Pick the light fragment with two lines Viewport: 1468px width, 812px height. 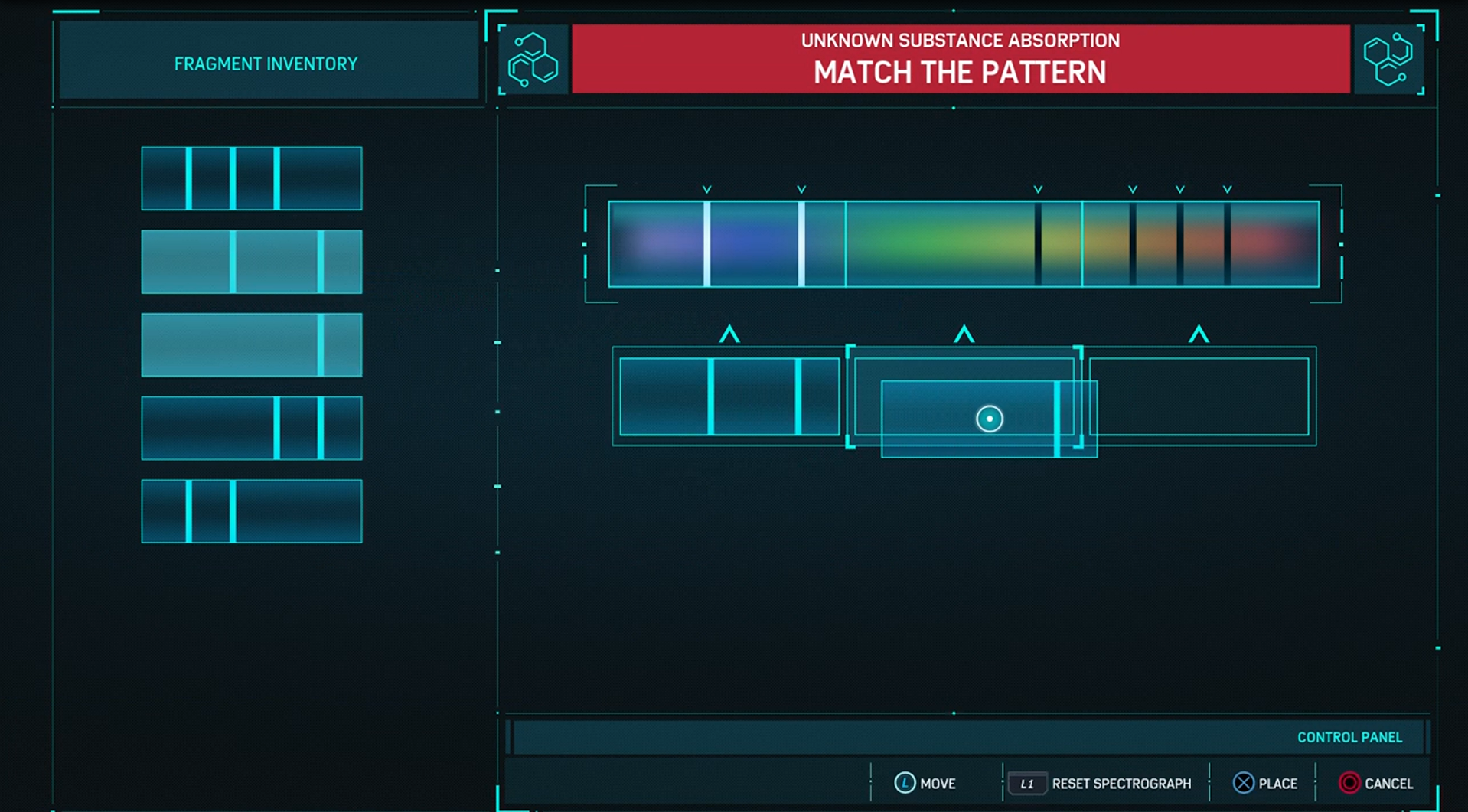click(x=251, y=262)
